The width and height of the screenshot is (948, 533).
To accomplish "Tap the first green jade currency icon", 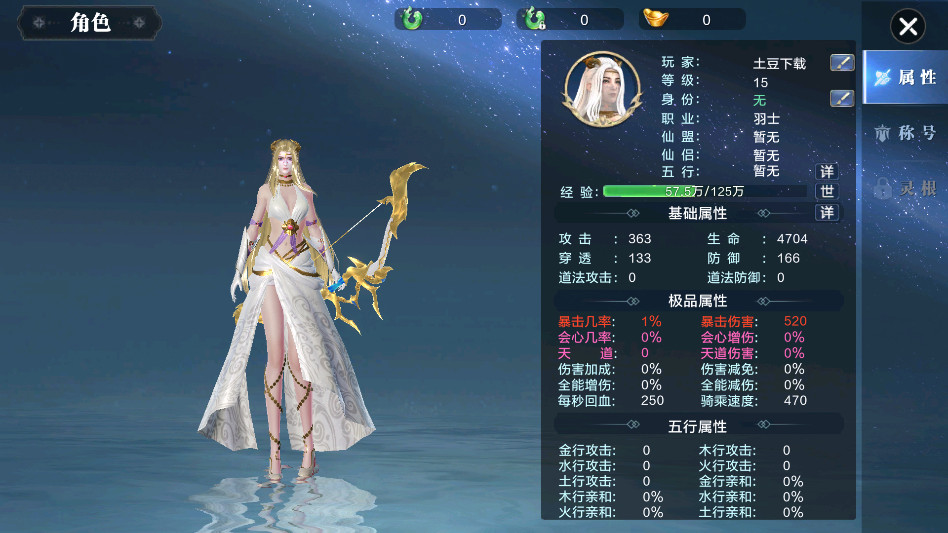I will [412, 19].
